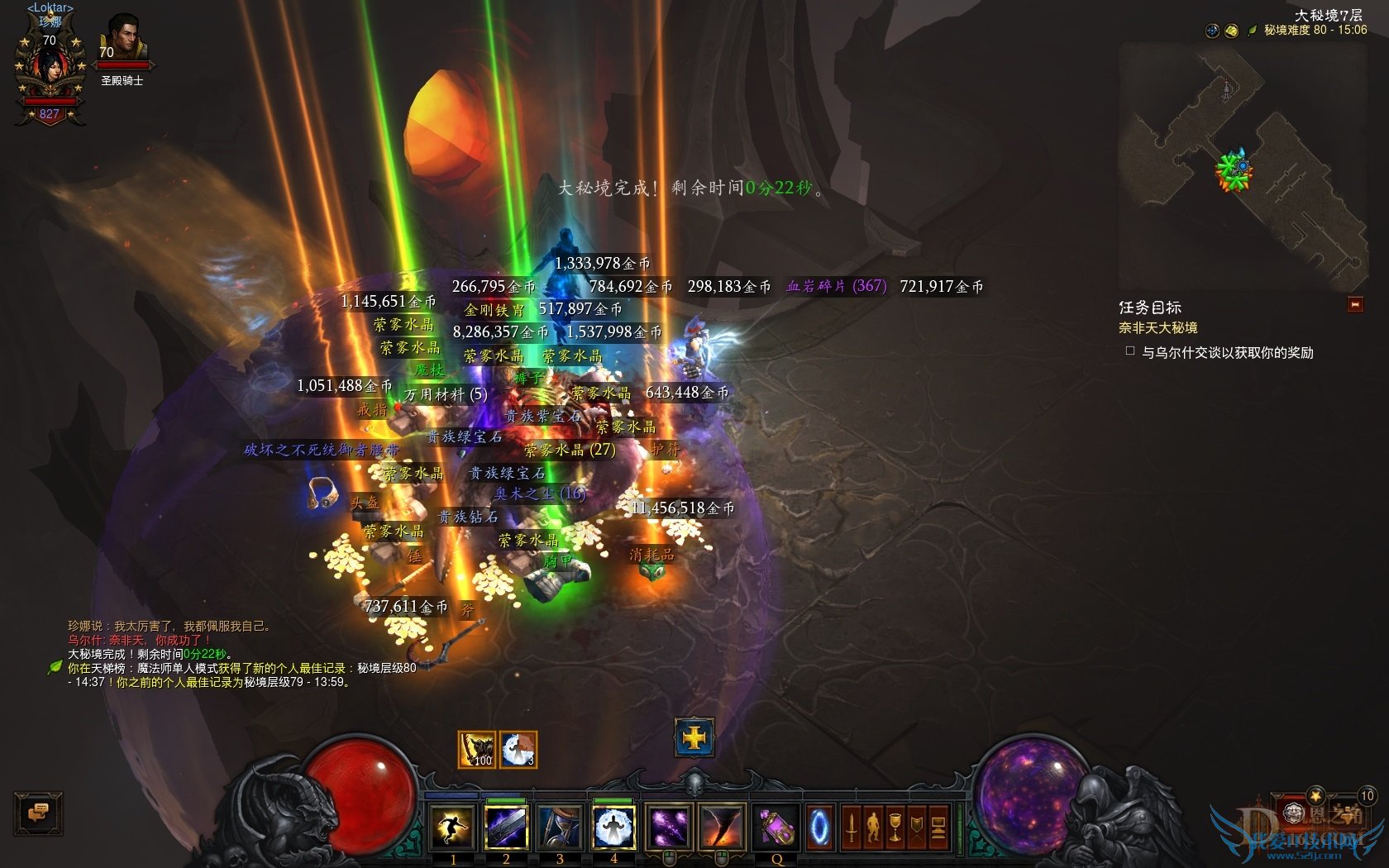The height and width of the screenshot is (868, 1389).
Task: Select the Energy Twister tornado skill
Action: click(x=722, y=827)
